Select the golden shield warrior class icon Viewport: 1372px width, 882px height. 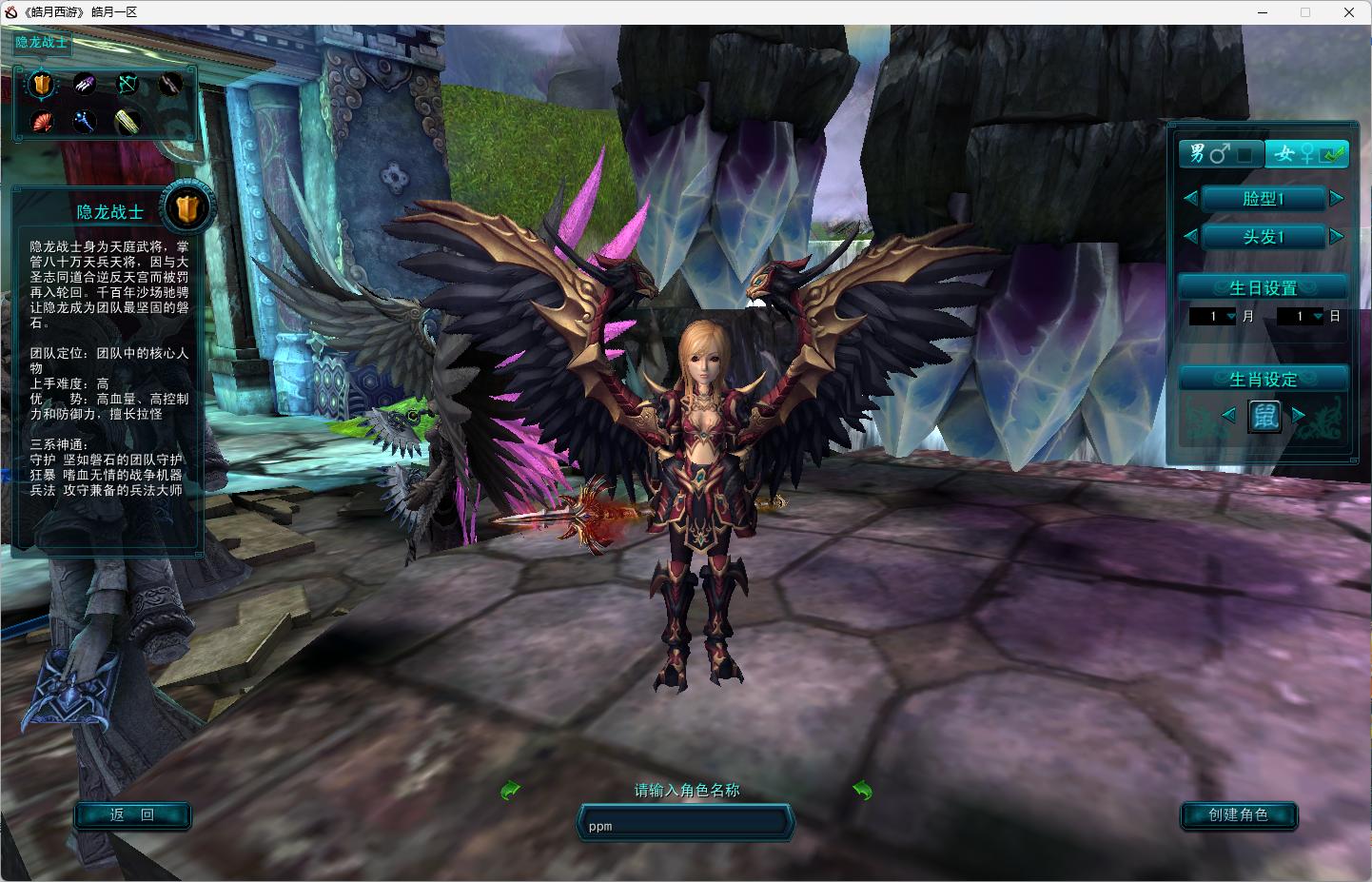[41, 85]
